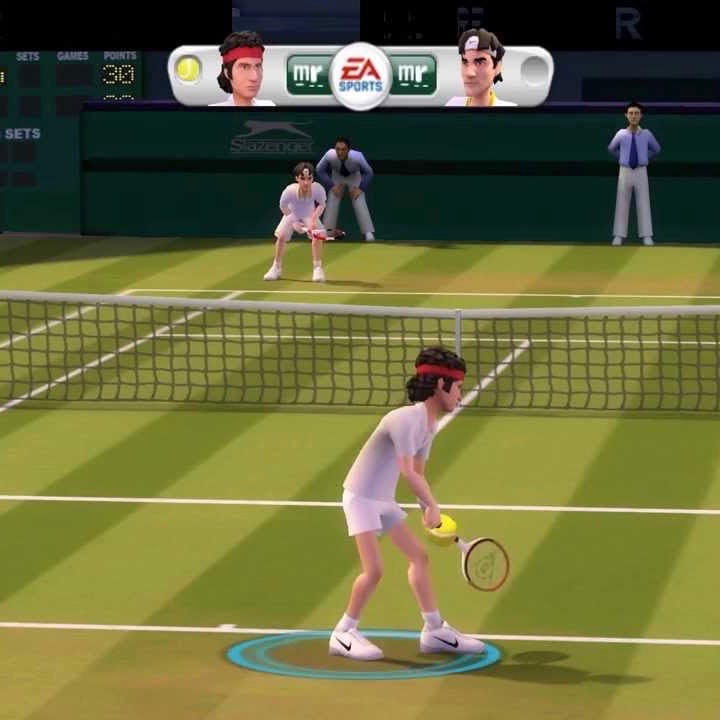Select the red-headband player portrait
720x720 pixels.
(x=241, y=68)
